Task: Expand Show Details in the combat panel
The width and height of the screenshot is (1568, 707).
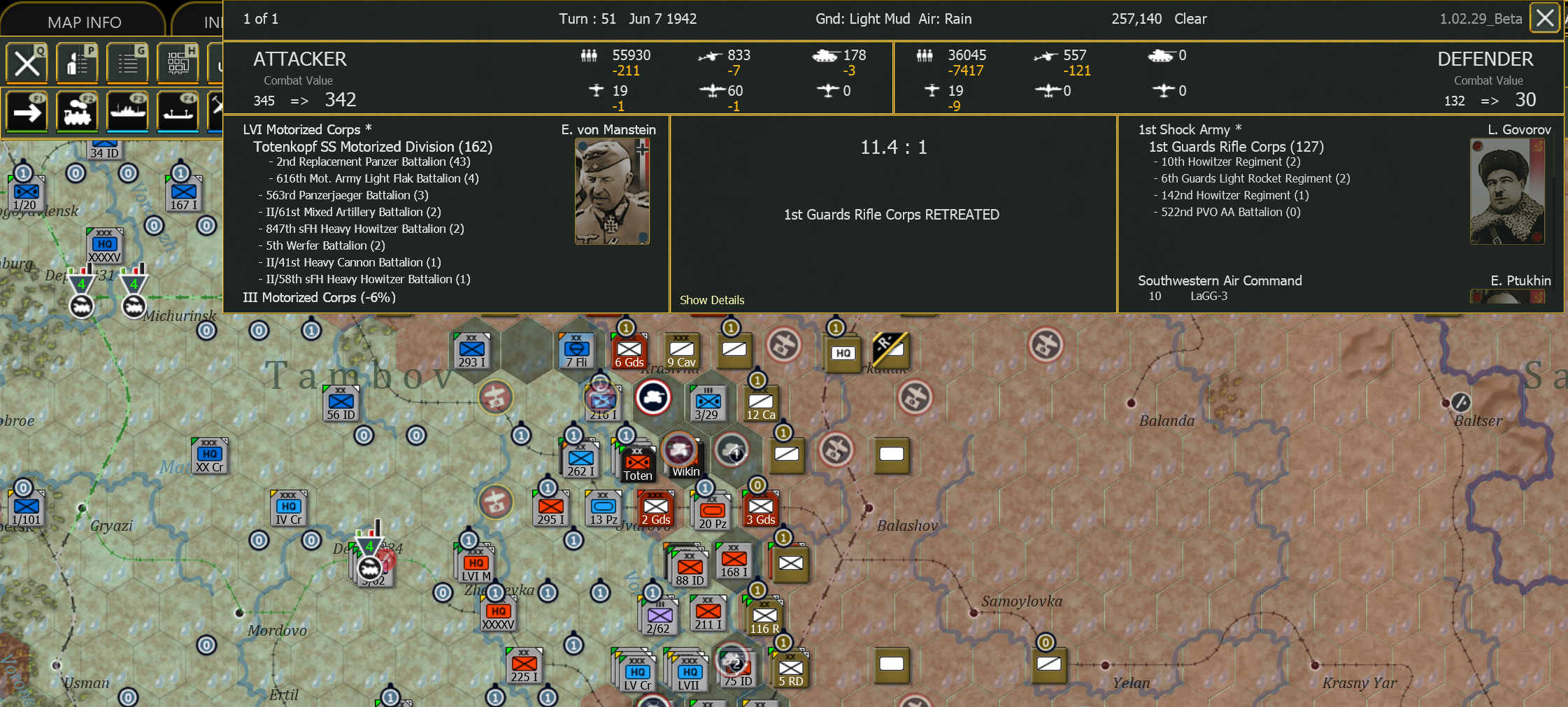Action: [x=712, y=300]
